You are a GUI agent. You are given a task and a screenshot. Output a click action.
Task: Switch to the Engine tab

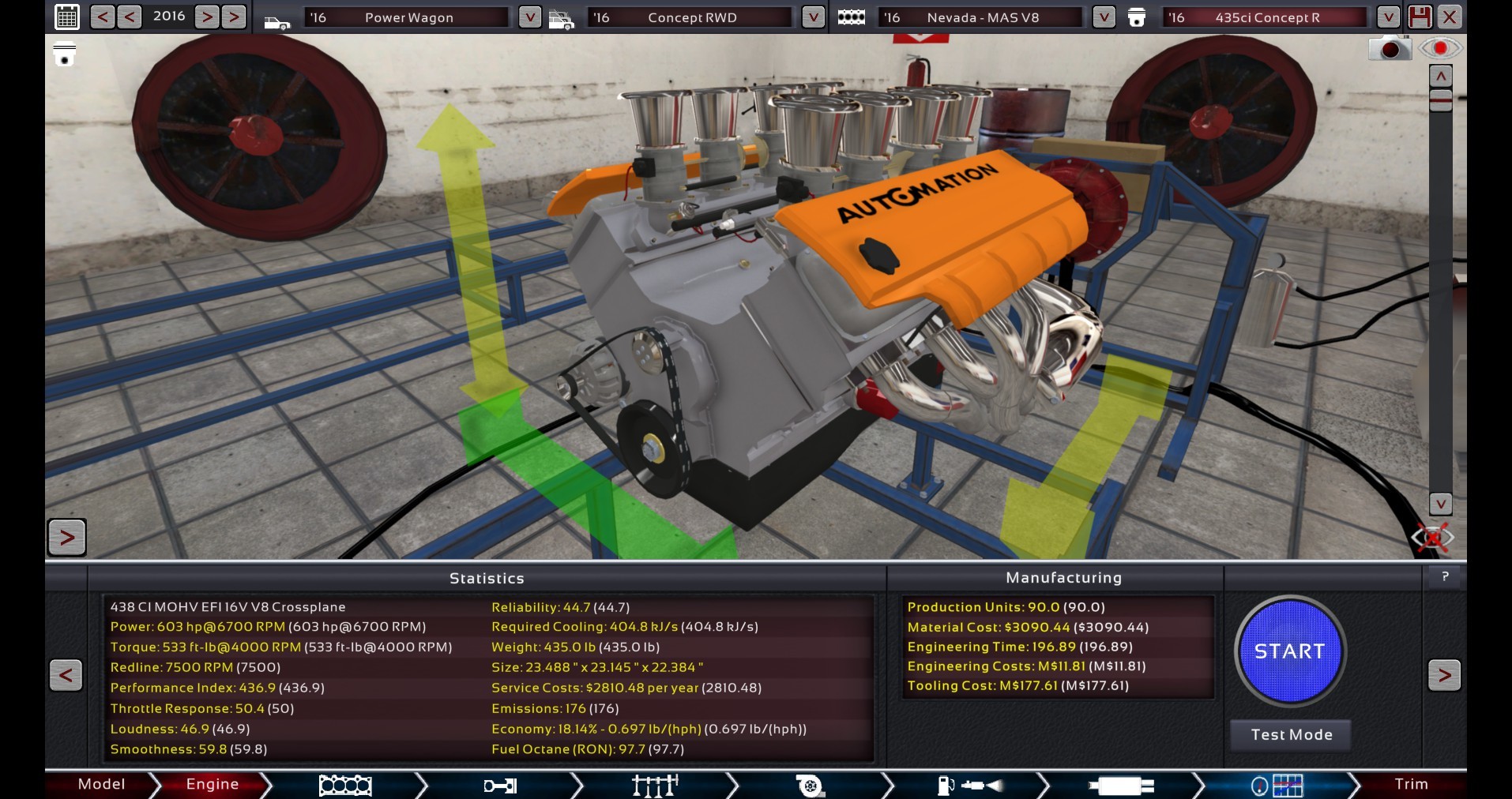212,784
